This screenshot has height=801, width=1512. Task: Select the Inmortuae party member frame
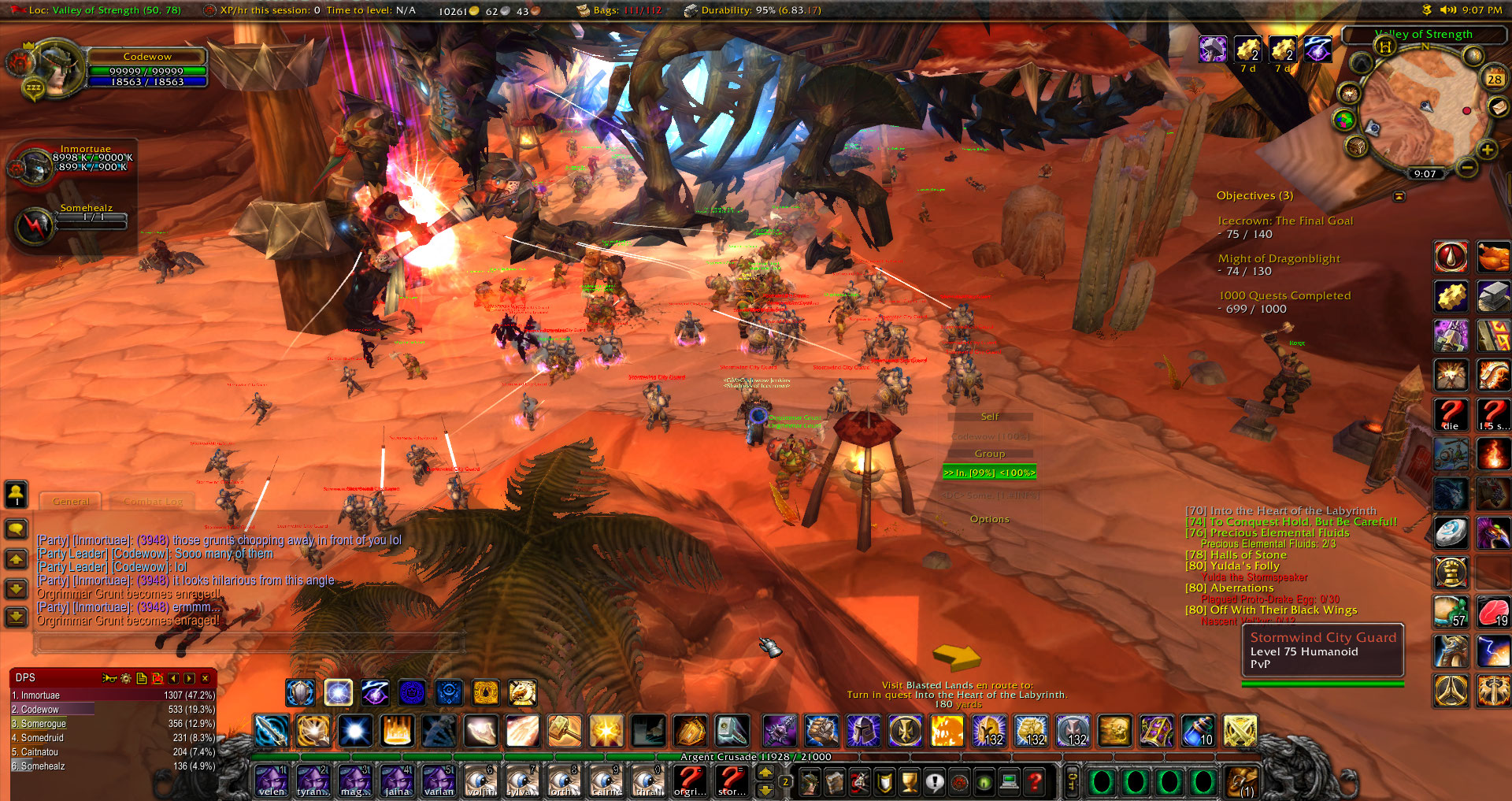(71, 162)
